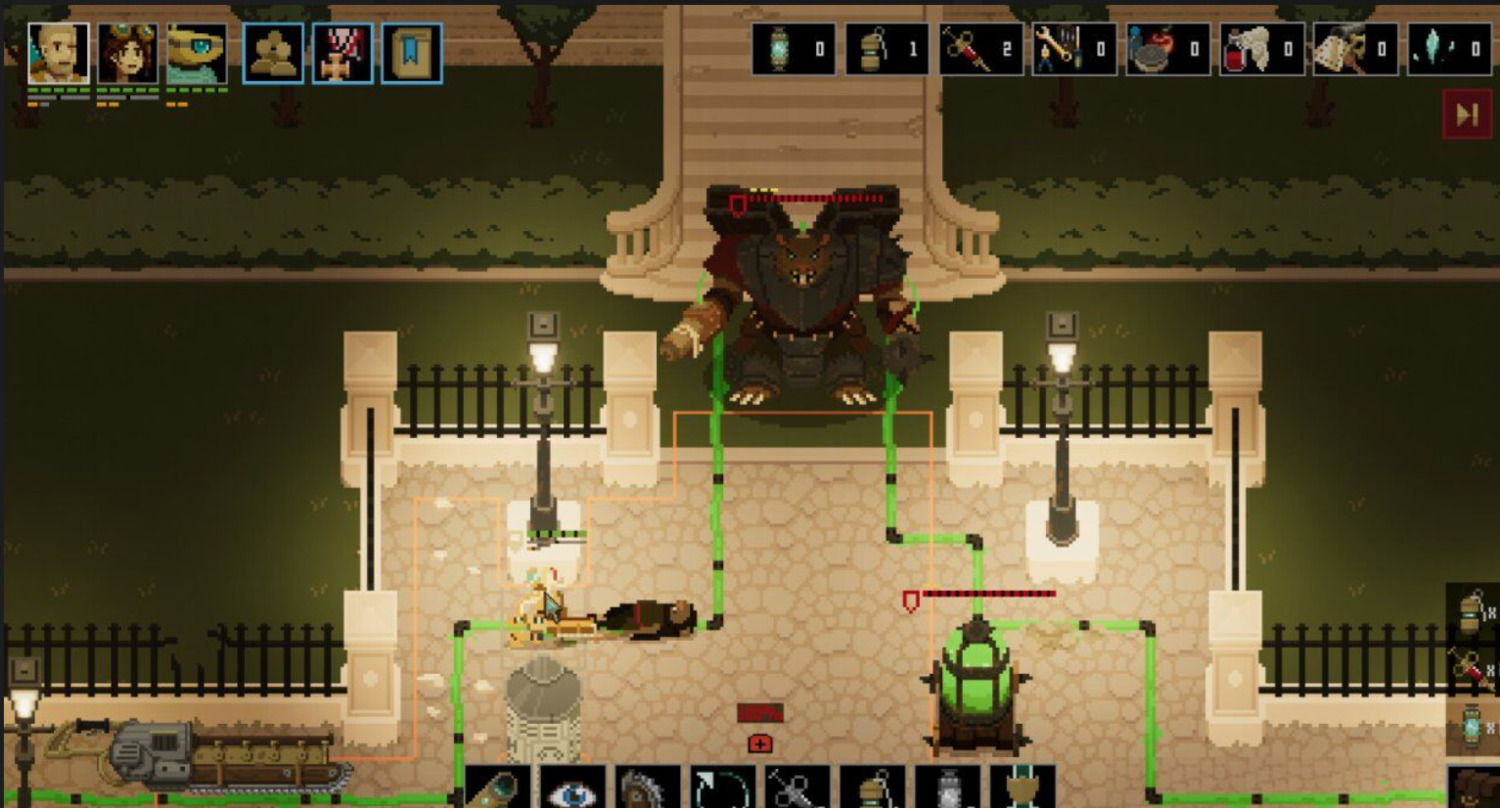Select the blond bearded man portrait

pyautogui.click(x=58, y=54)
